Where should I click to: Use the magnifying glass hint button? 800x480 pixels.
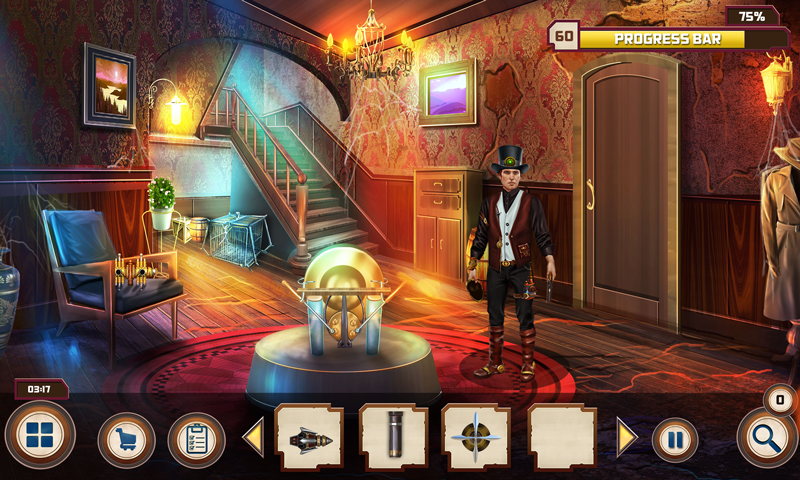pyautogui.click(x=767, y=438)
